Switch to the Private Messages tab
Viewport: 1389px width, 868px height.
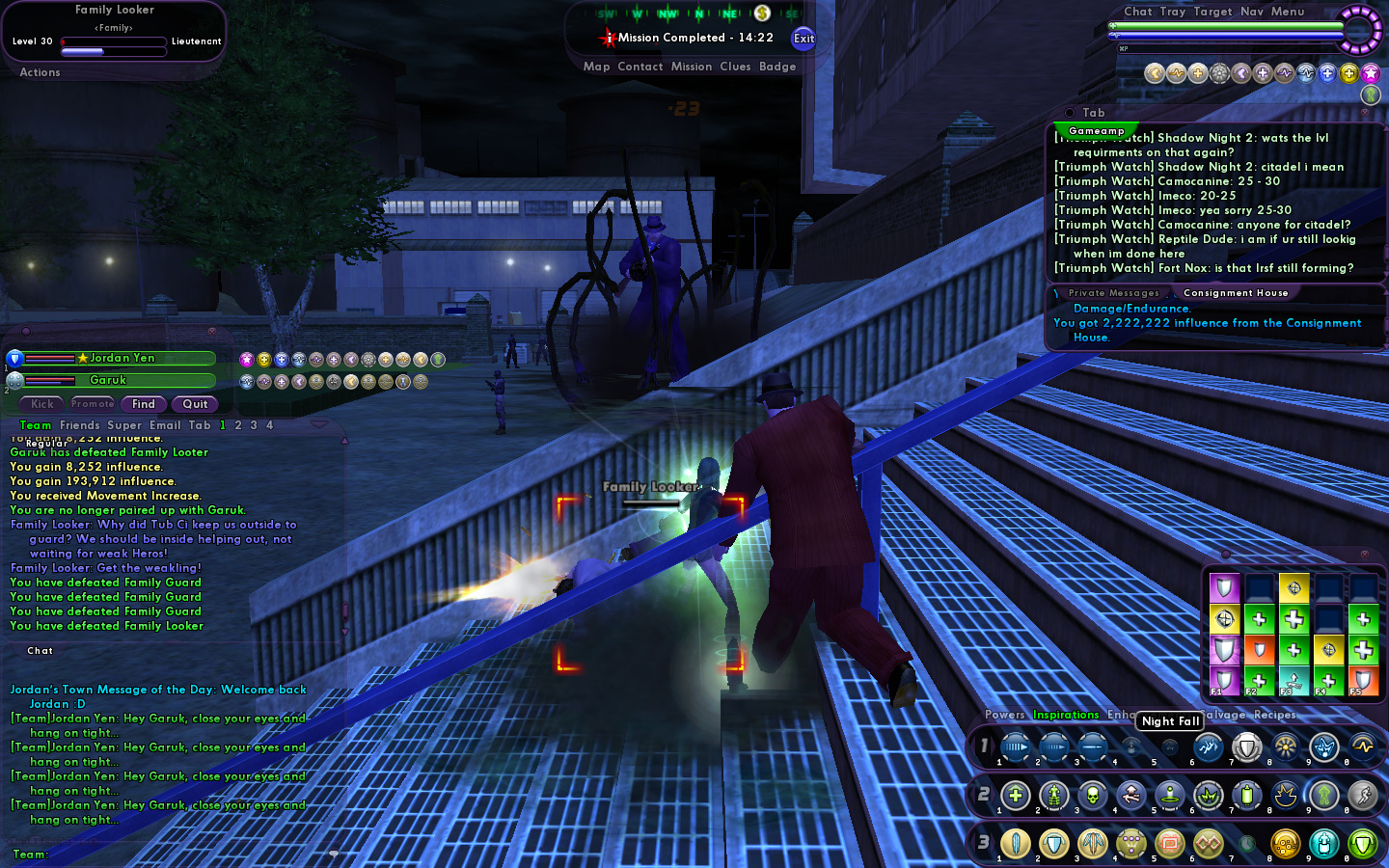point(1114,293)
